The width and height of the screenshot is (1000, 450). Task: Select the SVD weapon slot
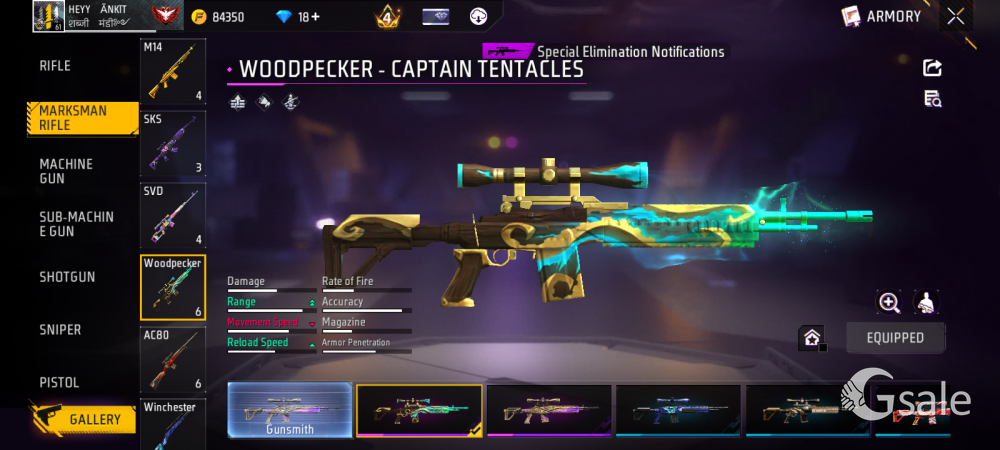[x=173, y=215]
